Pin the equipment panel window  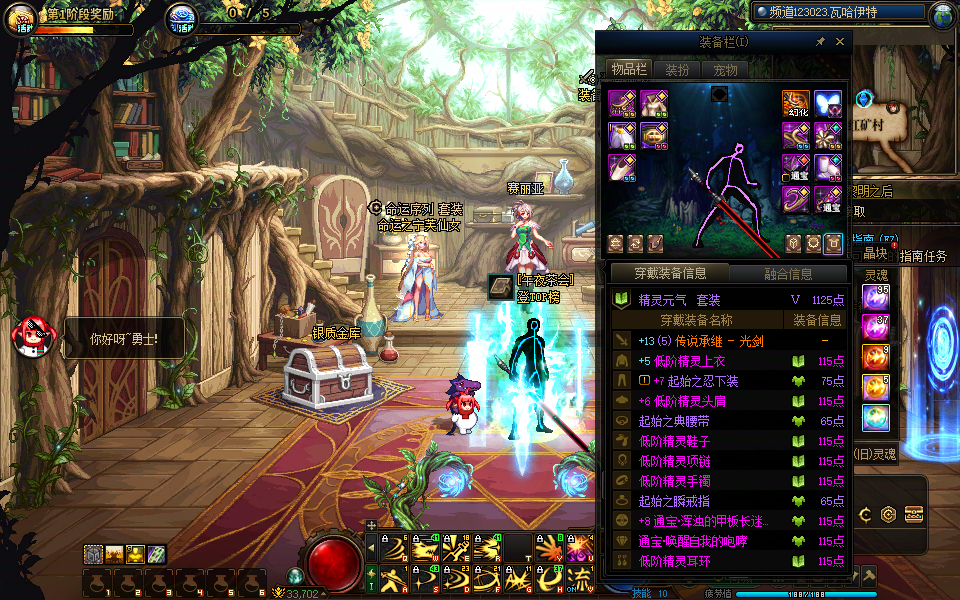tap(821, 42)
